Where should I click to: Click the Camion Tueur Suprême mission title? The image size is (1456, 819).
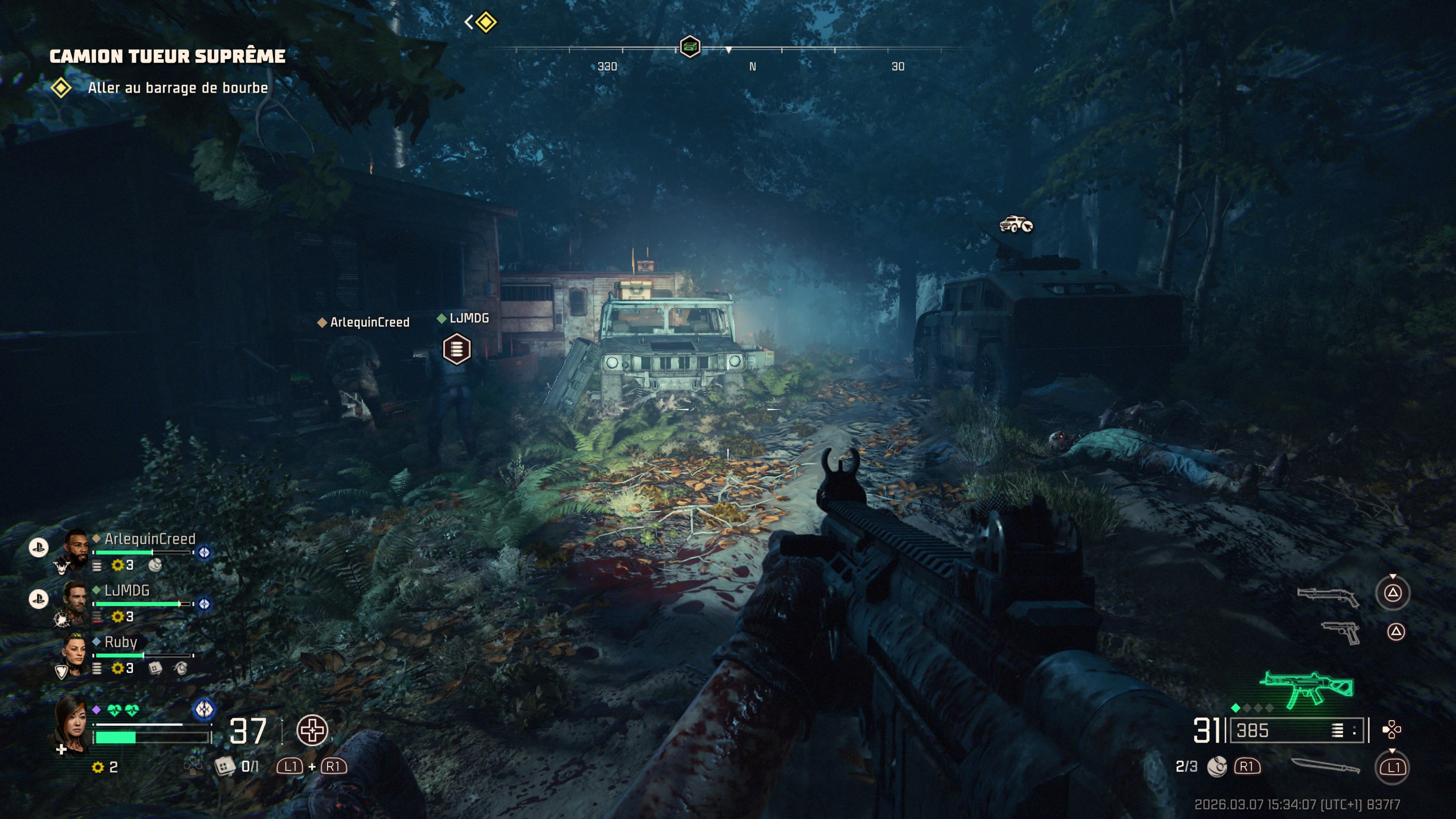click(x=167, y=56)
